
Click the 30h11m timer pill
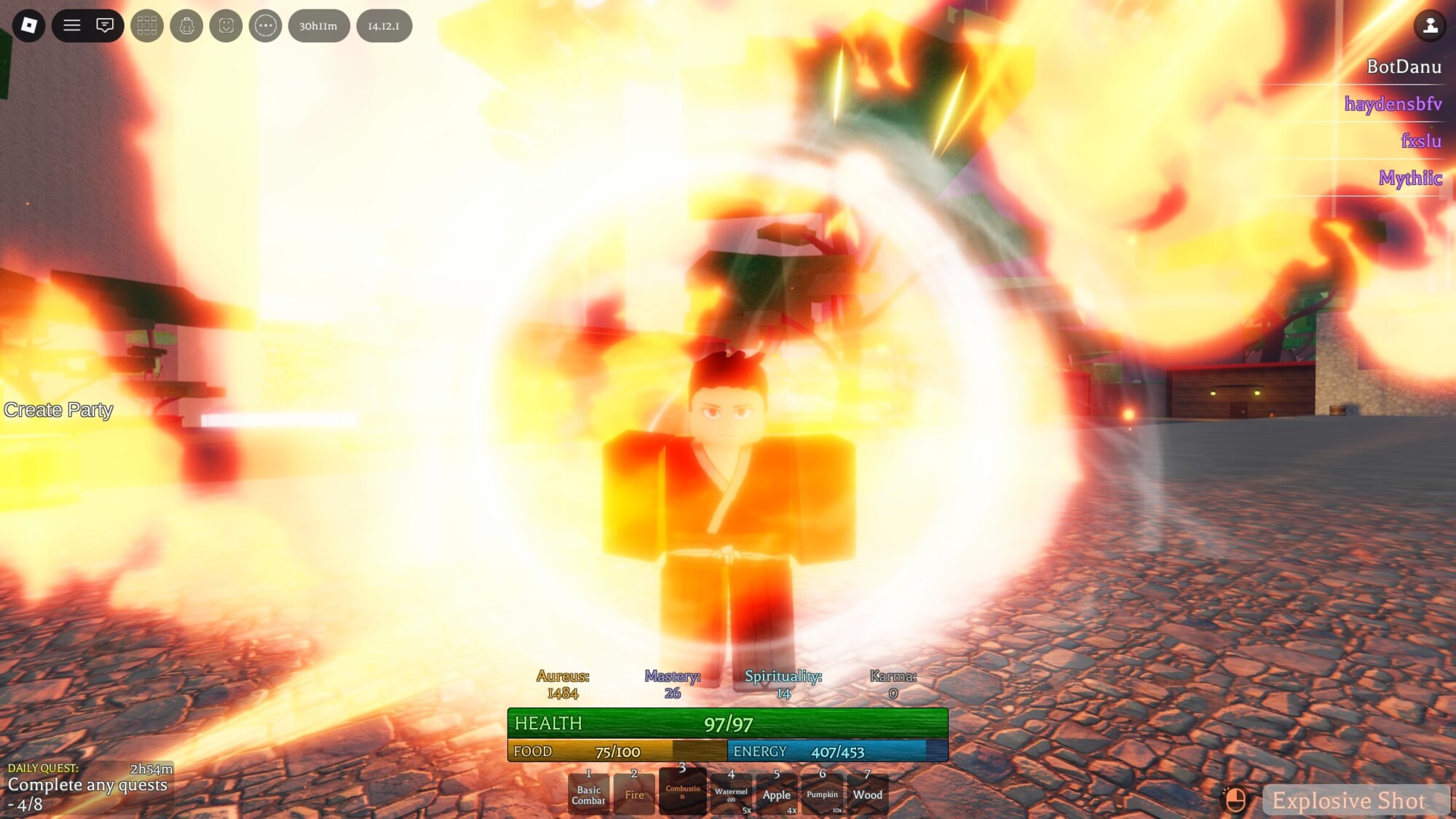(x=319, y=25)
